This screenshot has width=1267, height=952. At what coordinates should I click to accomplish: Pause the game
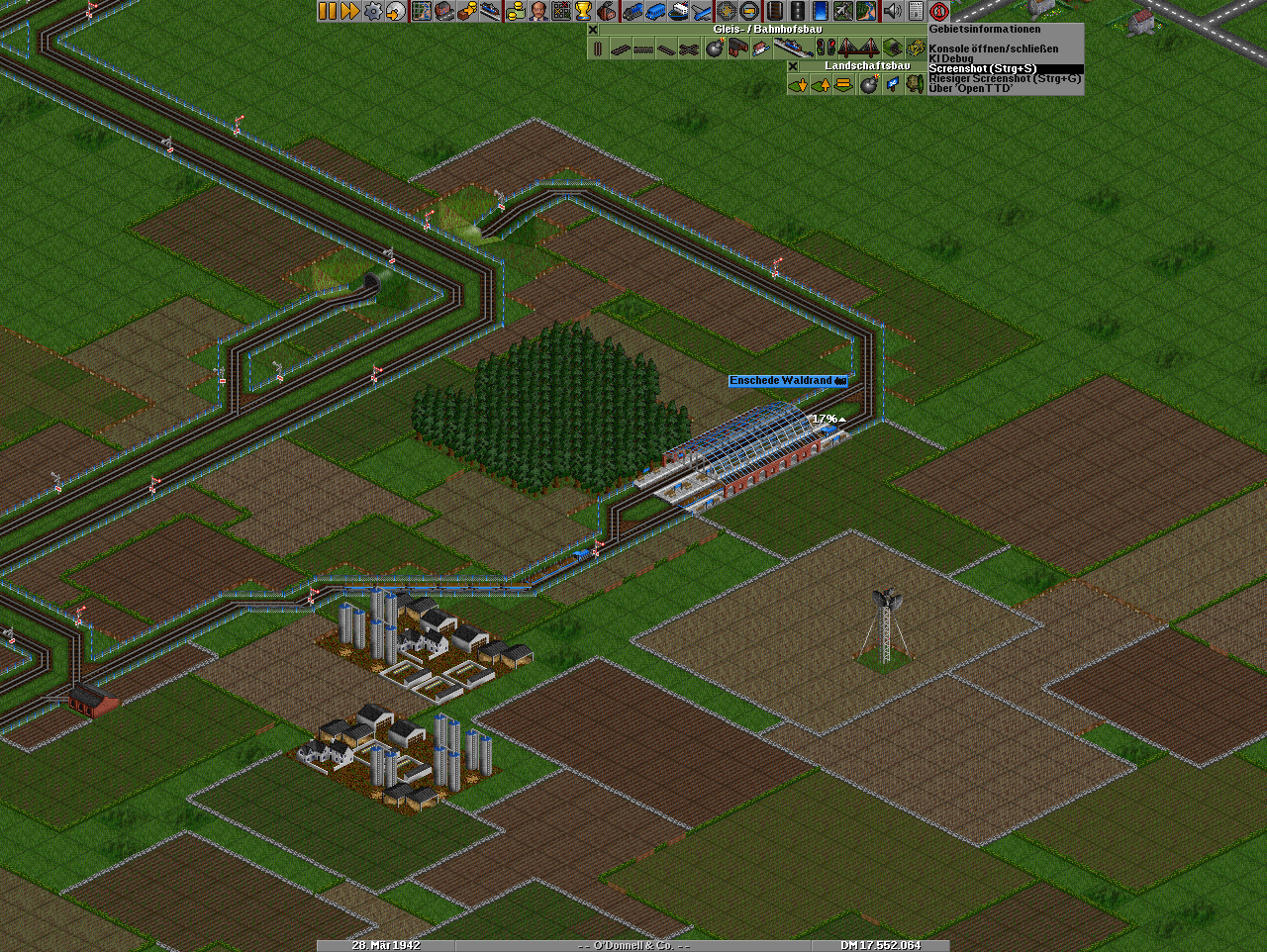[327, 11]
